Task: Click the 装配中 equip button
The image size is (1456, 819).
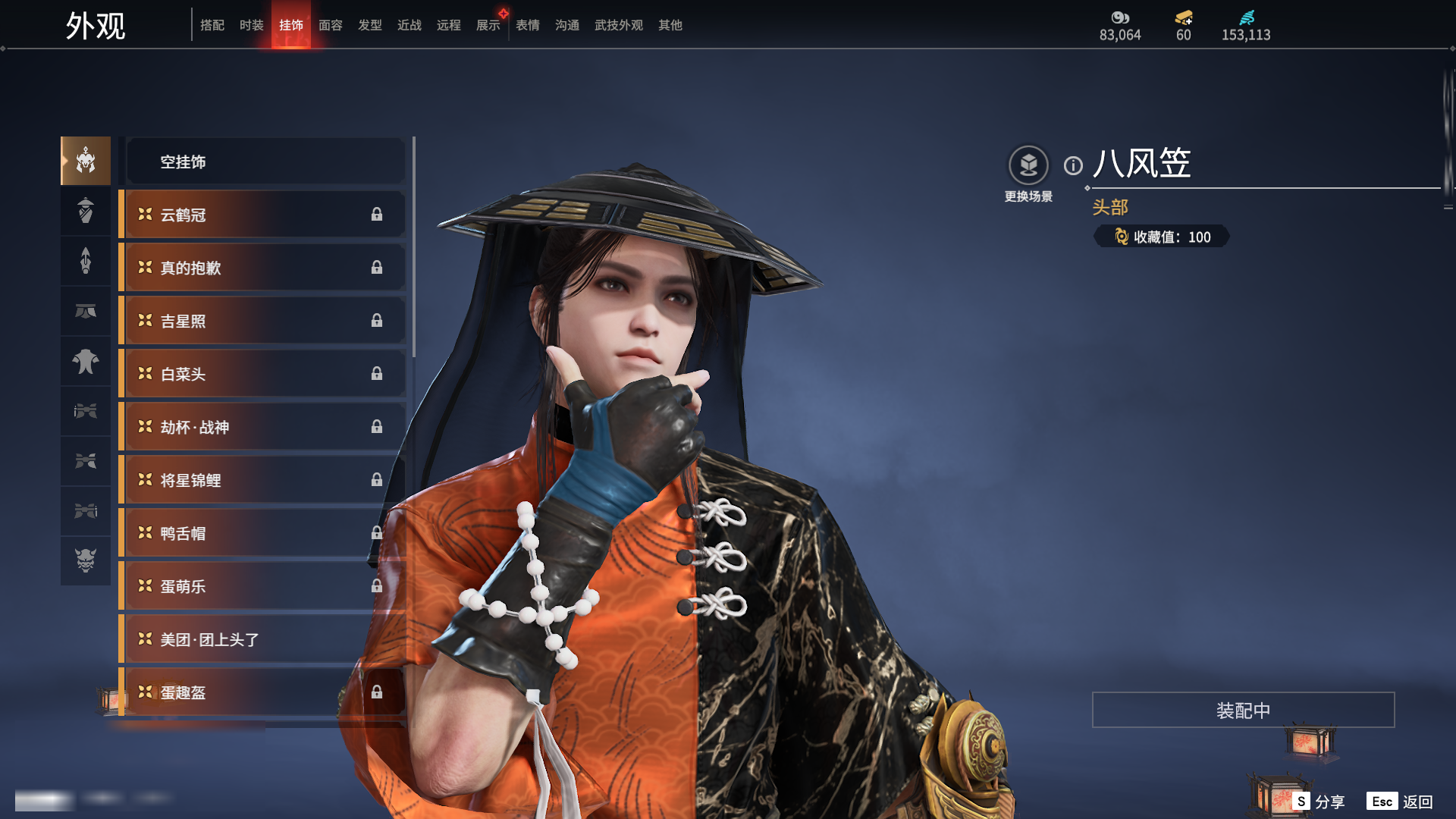Action: pos(1243,710)
